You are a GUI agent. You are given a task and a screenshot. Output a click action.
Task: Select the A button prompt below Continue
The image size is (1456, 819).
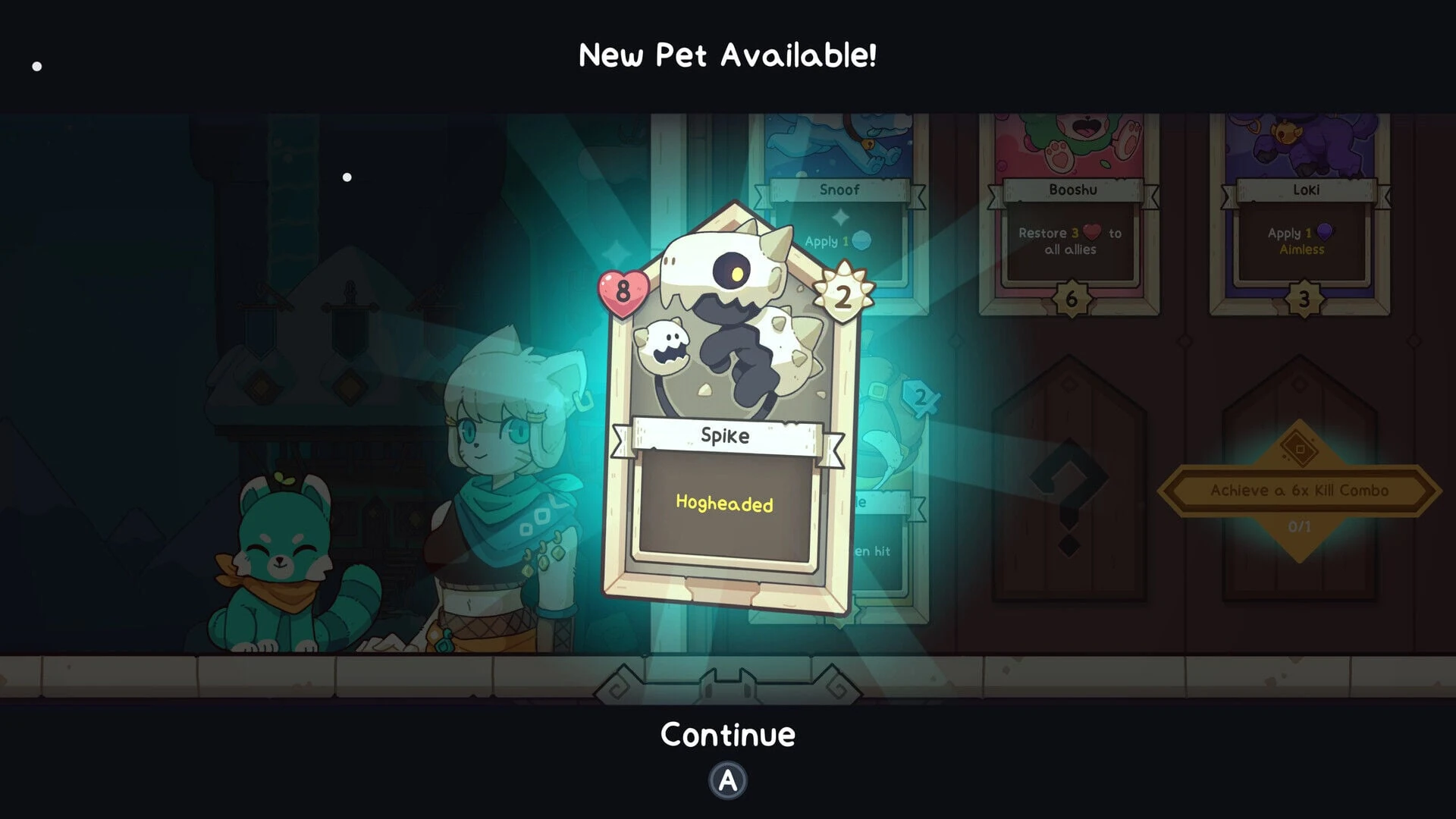point(726,781)
